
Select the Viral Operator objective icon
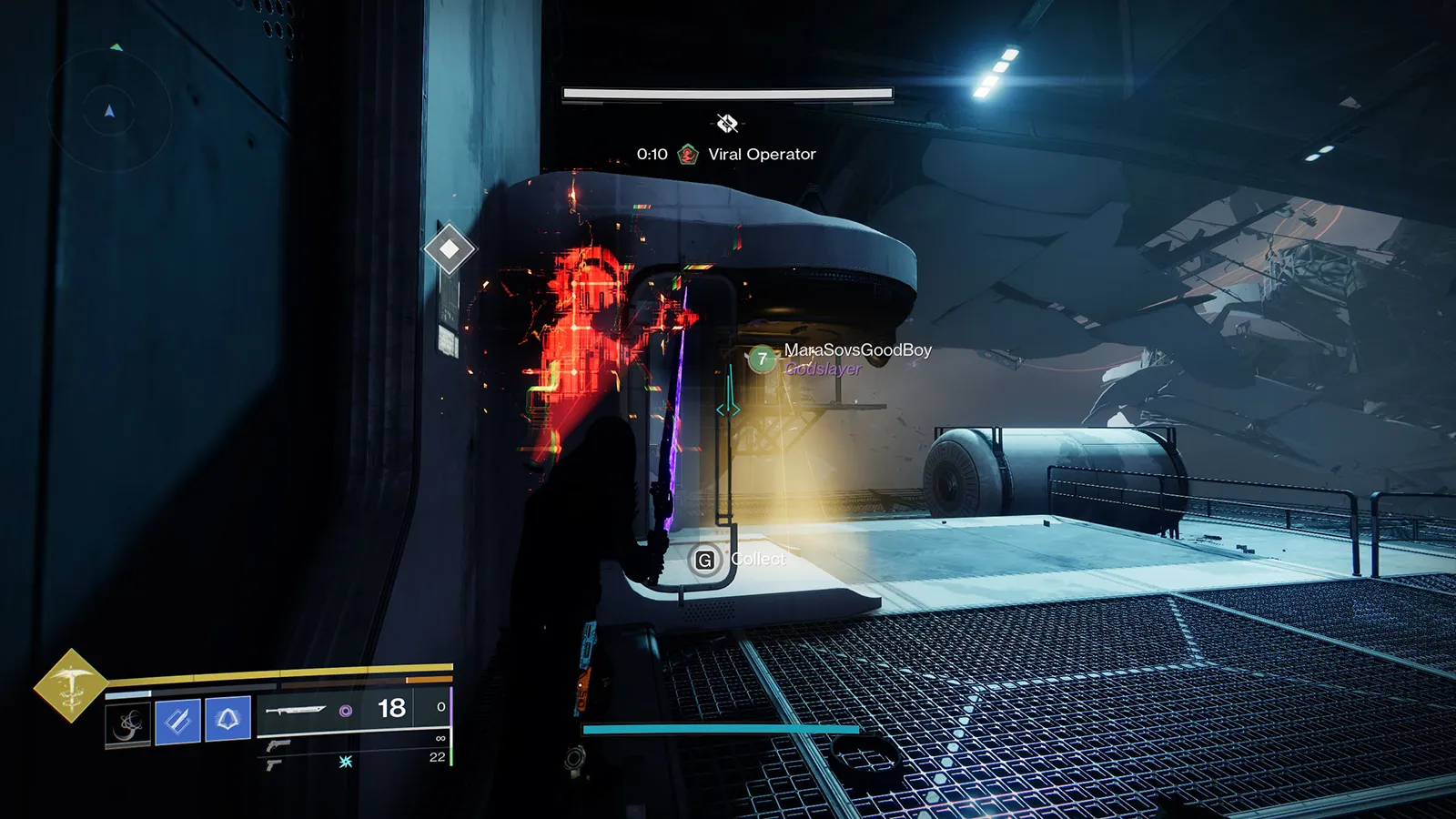pyautogui.click(x=688, y=155)
